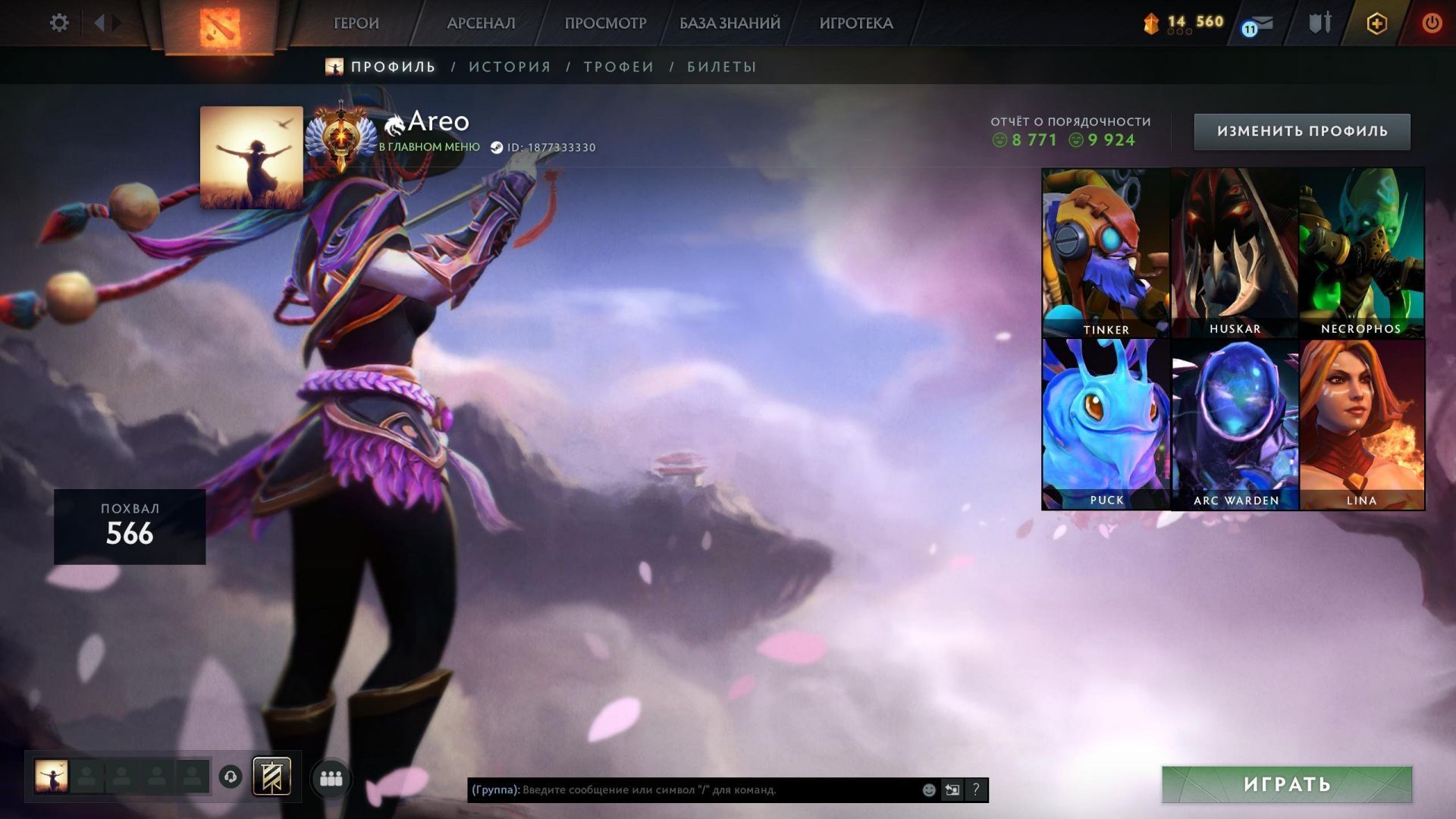Screen dimensions: 1456x819
Task: Open the settings gear icon
Action: (59, 23)
